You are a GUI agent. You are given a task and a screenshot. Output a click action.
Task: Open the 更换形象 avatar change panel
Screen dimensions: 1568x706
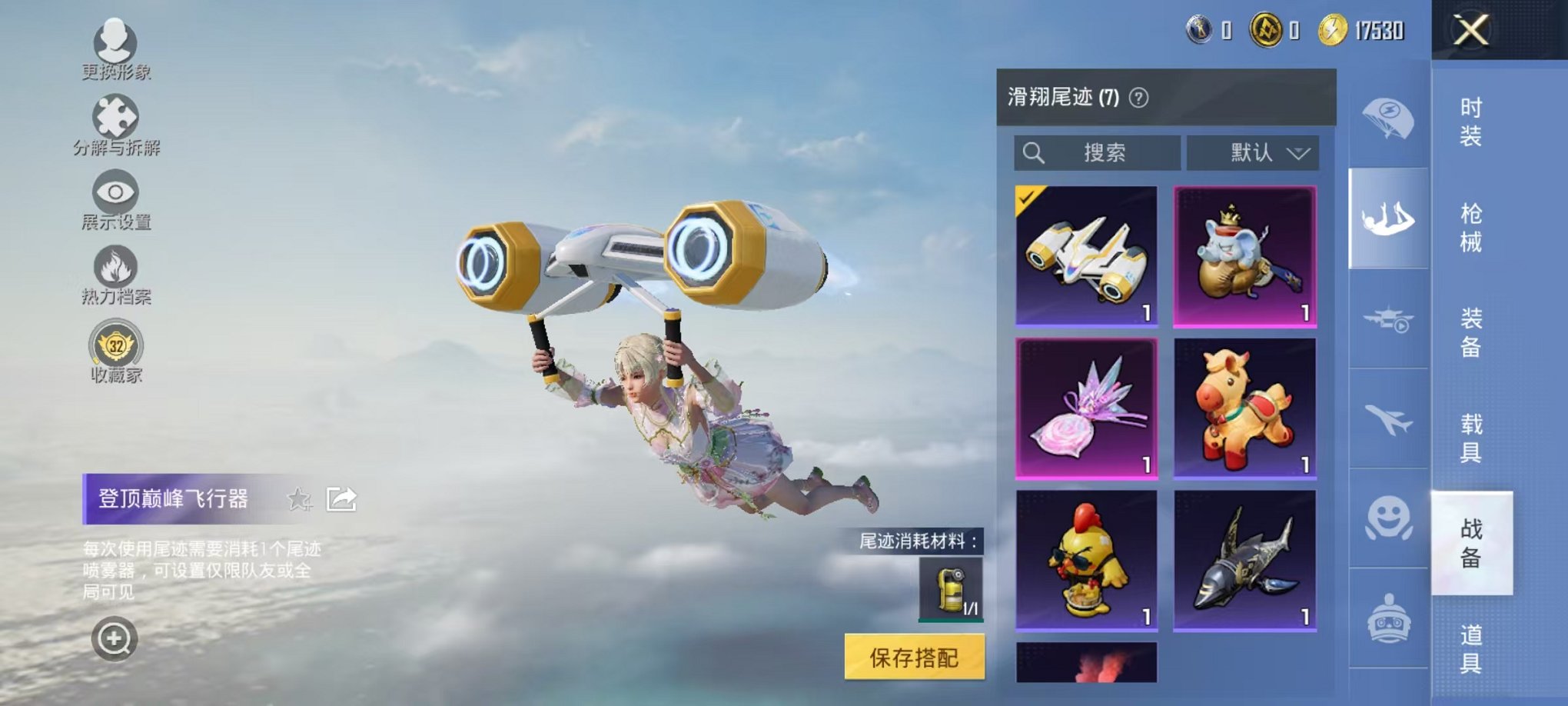point(114,48)
